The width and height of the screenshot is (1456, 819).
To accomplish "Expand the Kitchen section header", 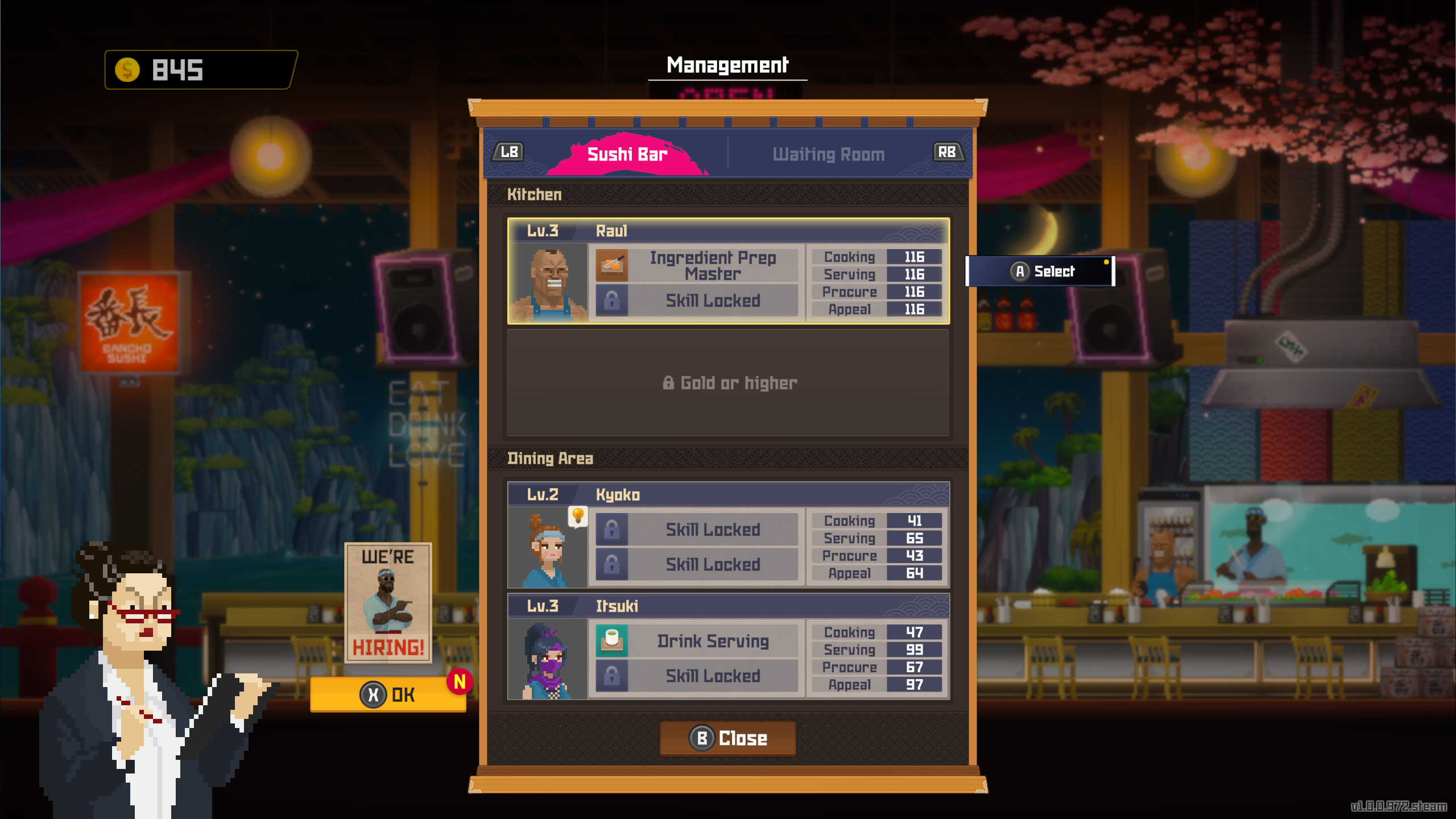I will (535, 194).
